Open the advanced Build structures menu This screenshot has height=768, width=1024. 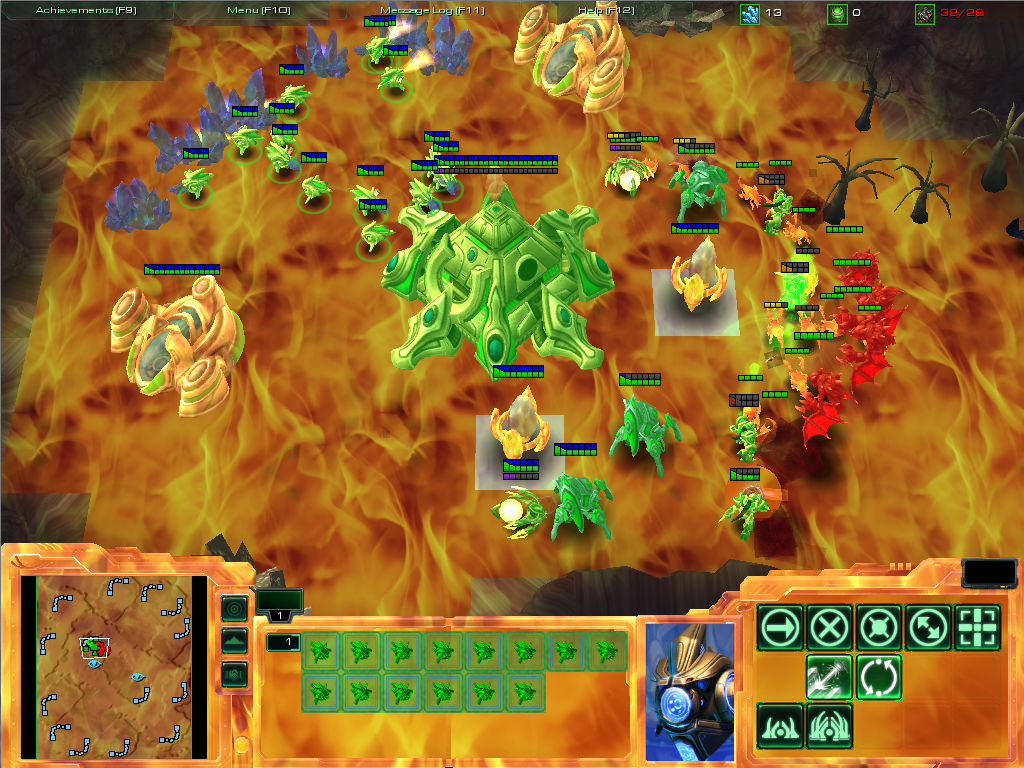(830, 726)
